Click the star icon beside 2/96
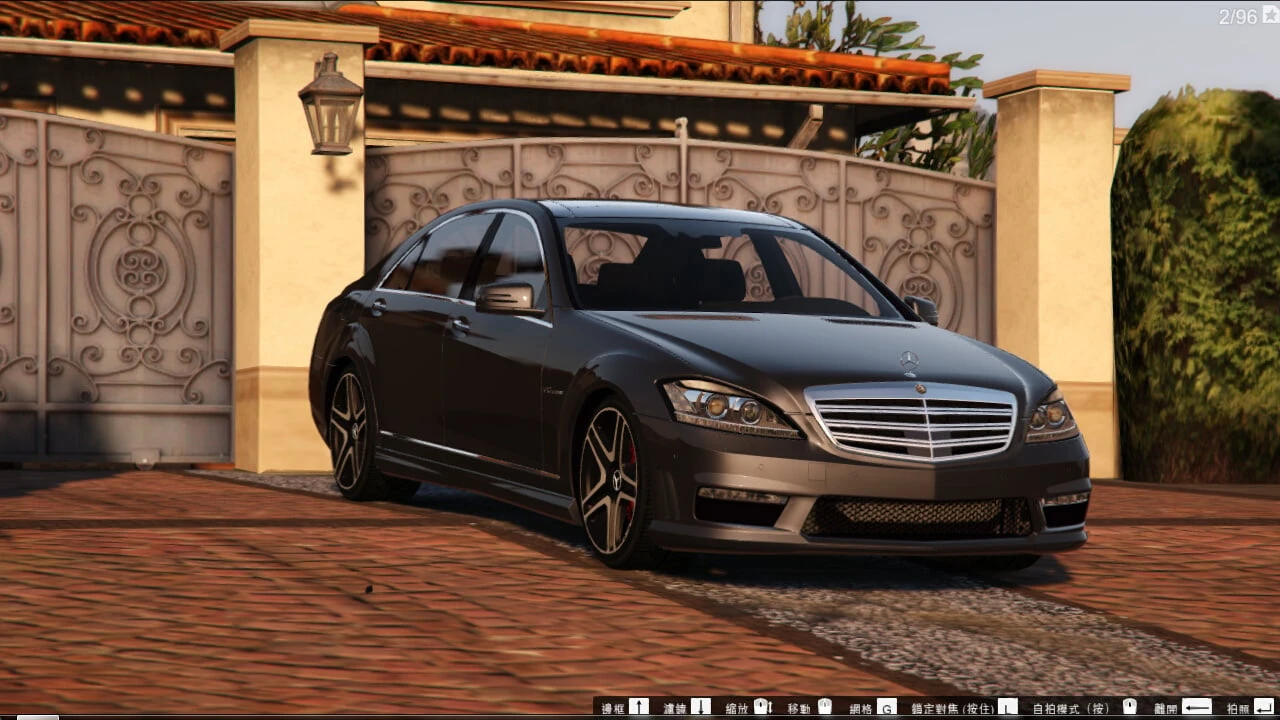 click(x=1271, y=13)
